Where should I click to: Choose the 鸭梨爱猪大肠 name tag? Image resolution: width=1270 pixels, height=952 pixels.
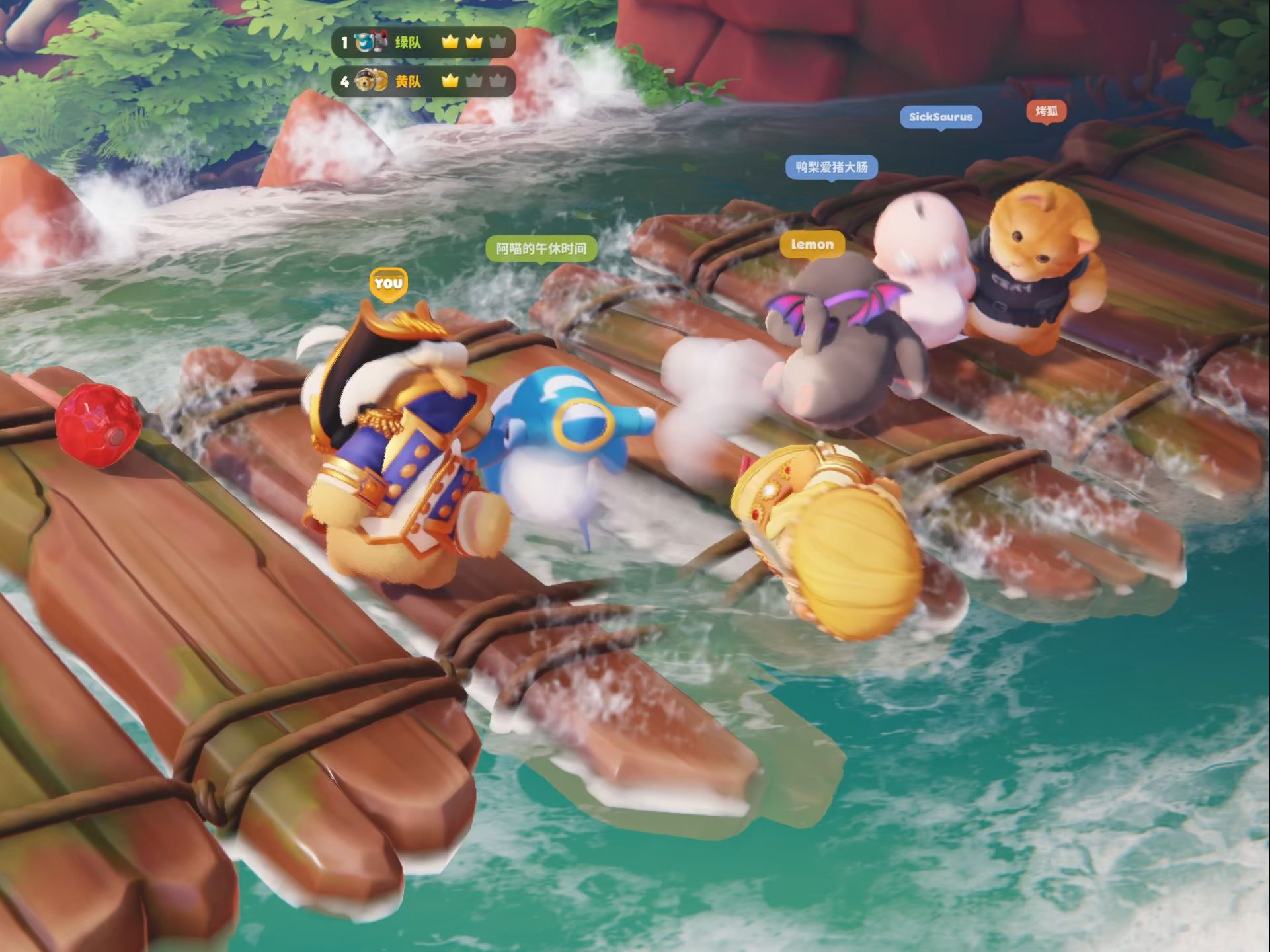832,167
